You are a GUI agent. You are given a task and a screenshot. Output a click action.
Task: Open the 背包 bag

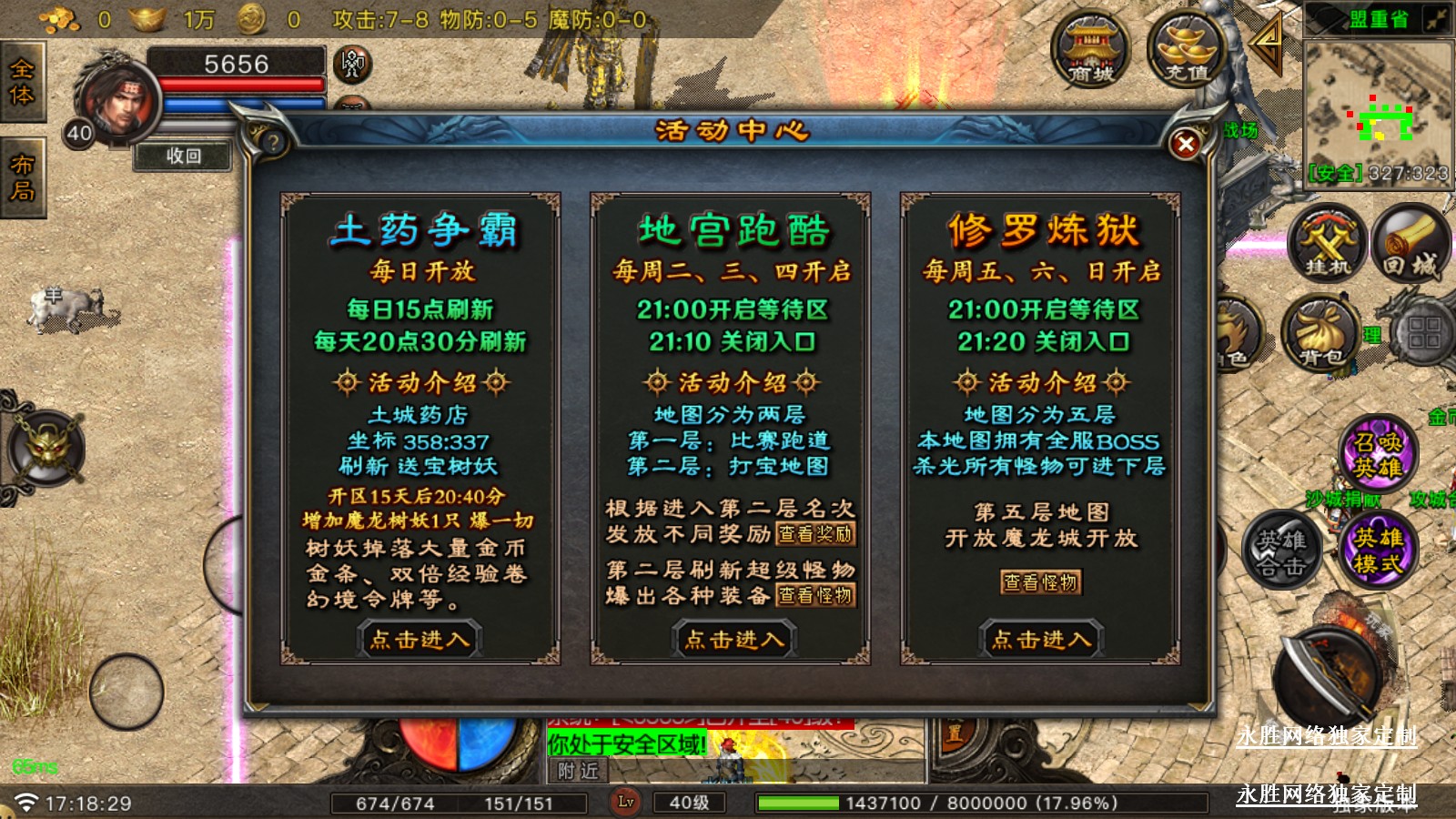tap(1321, 334)
